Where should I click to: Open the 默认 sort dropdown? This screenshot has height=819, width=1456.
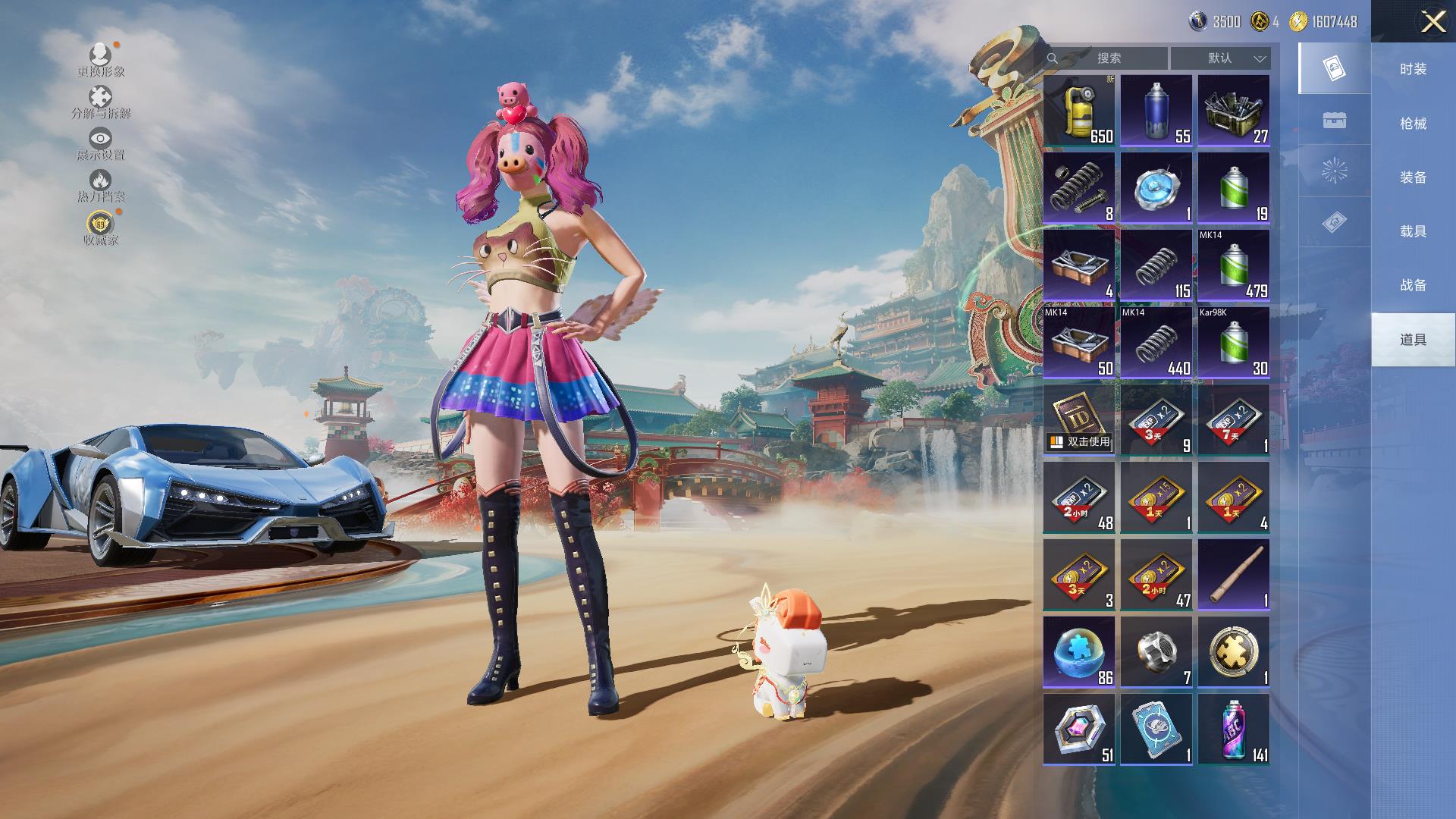click(x=1221, y=58)
